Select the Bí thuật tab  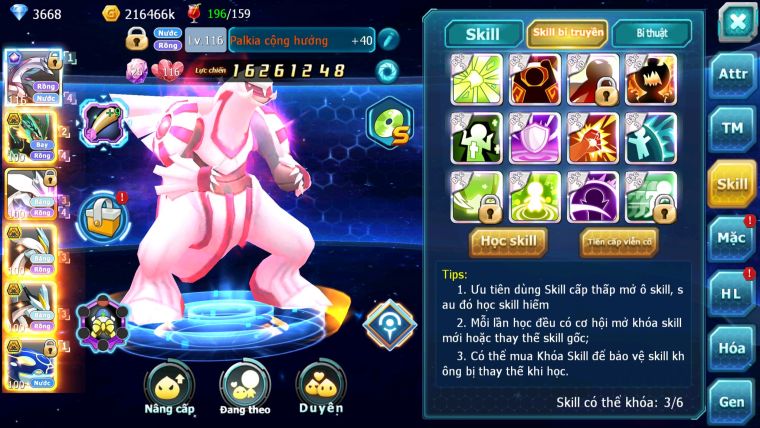651,34
